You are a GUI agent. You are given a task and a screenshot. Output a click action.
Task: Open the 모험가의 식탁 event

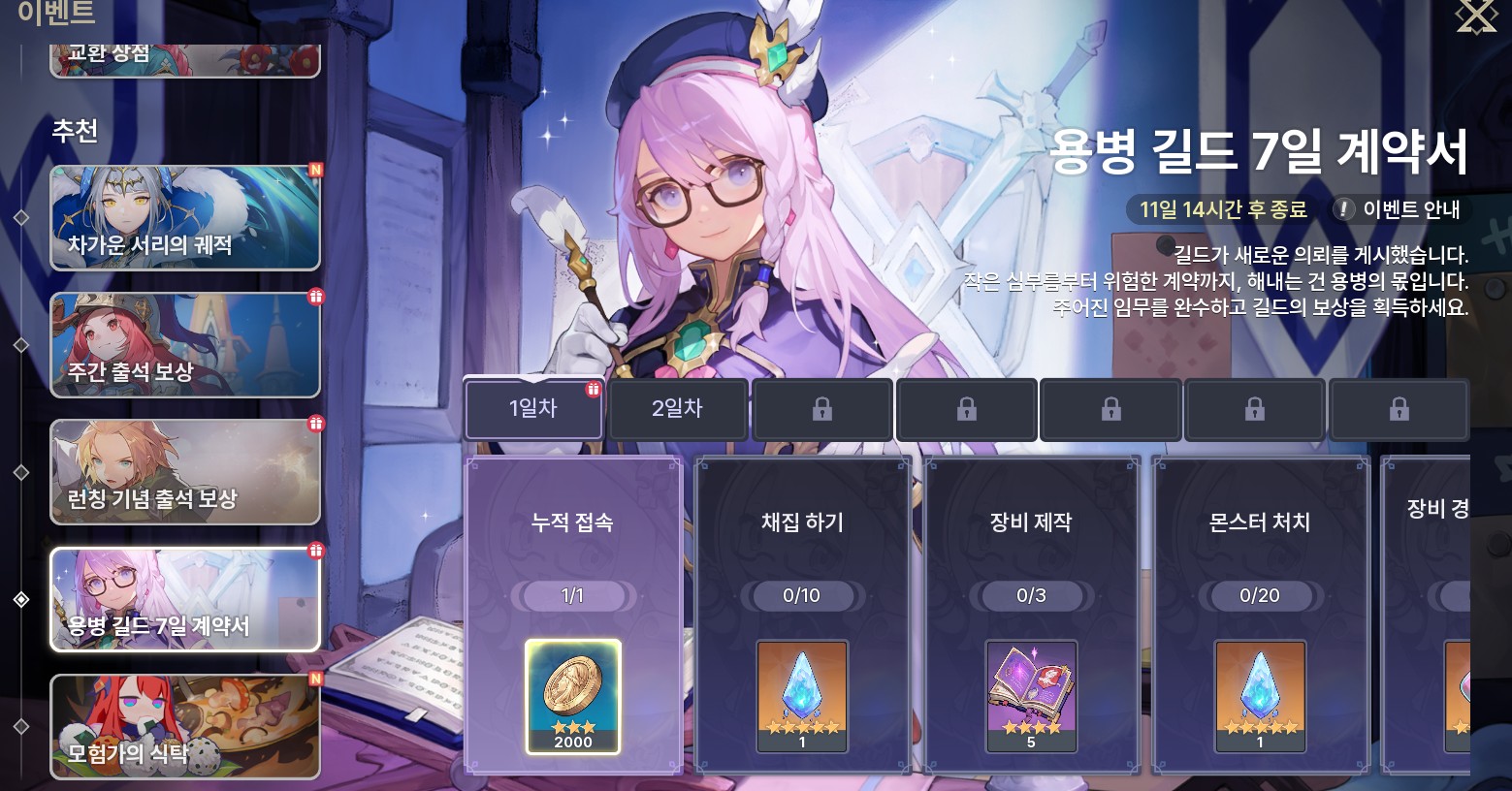185,726
